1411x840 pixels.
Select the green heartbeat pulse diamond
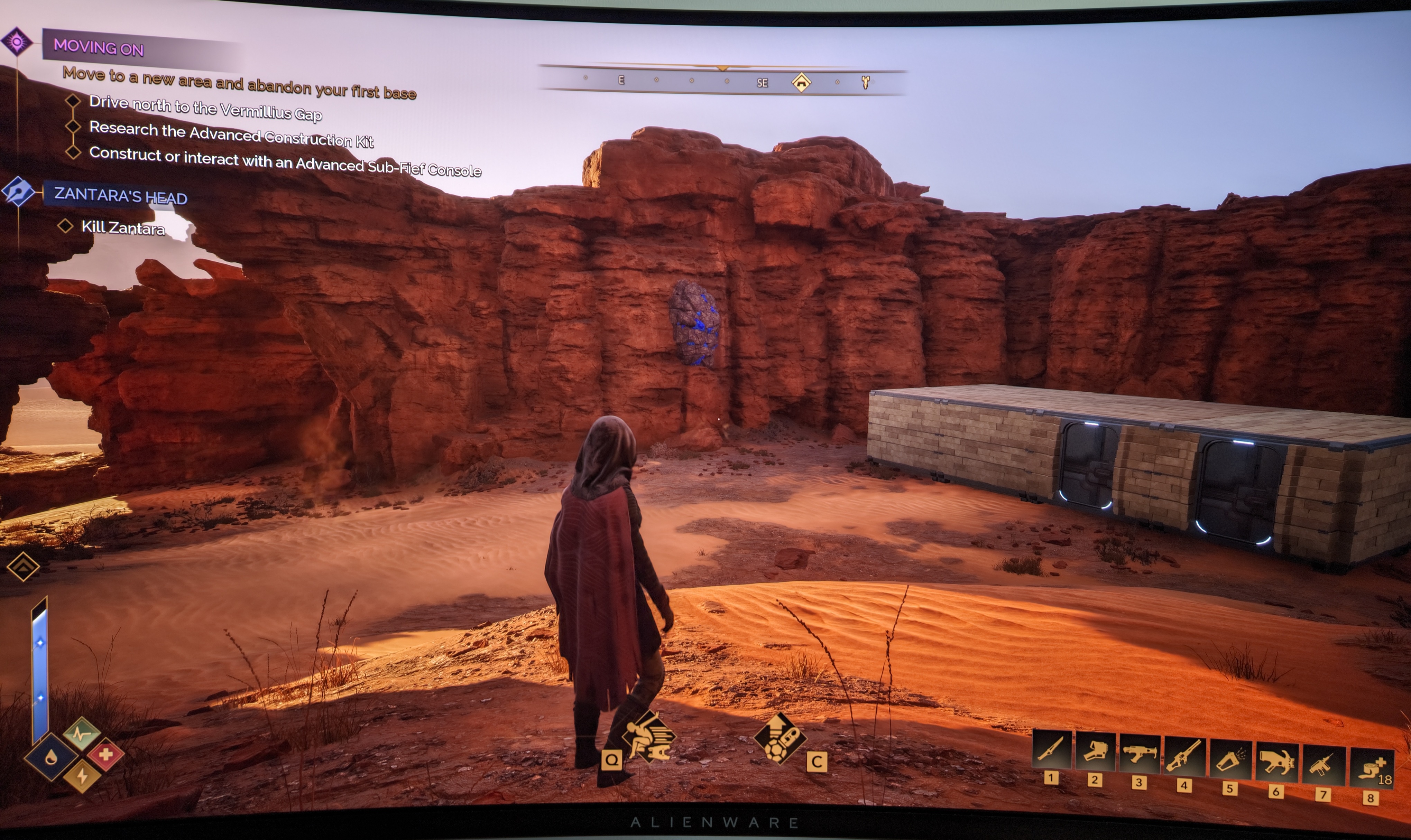pyautogui.click(x=82, y=734)
